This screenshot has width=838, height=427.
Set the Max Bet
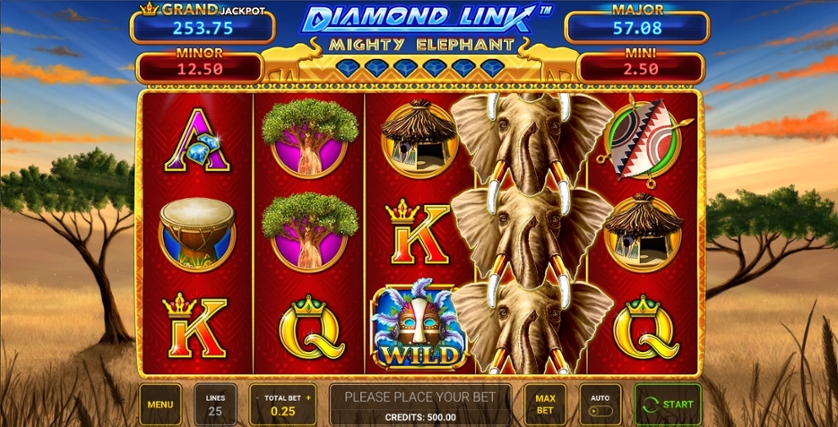[x=545, y=404]
